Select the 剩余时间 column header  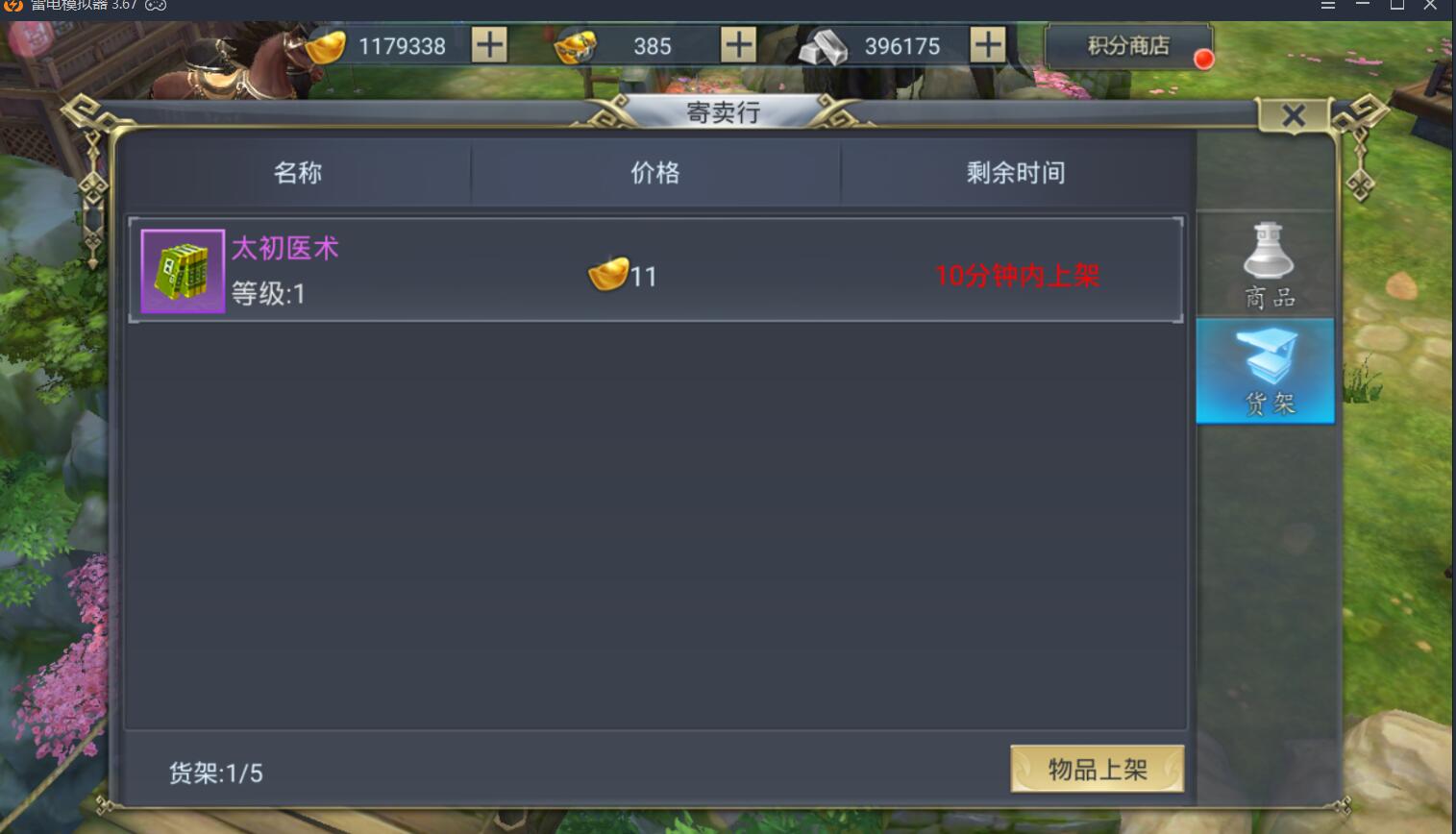pyautogui.click(x=1017, y=173)
